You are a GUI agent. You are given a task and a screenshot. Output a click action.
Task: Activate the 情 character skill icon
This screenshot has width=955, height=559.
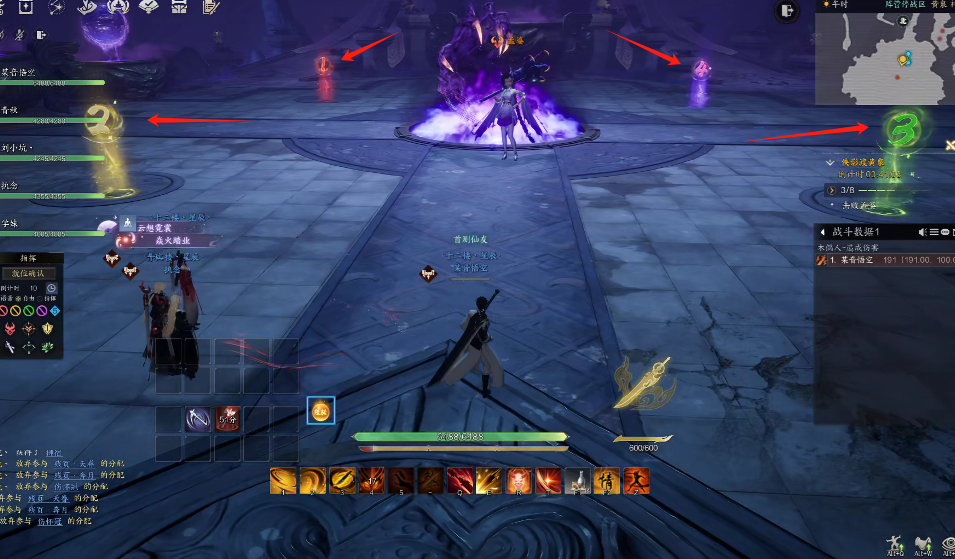(607, 481)
